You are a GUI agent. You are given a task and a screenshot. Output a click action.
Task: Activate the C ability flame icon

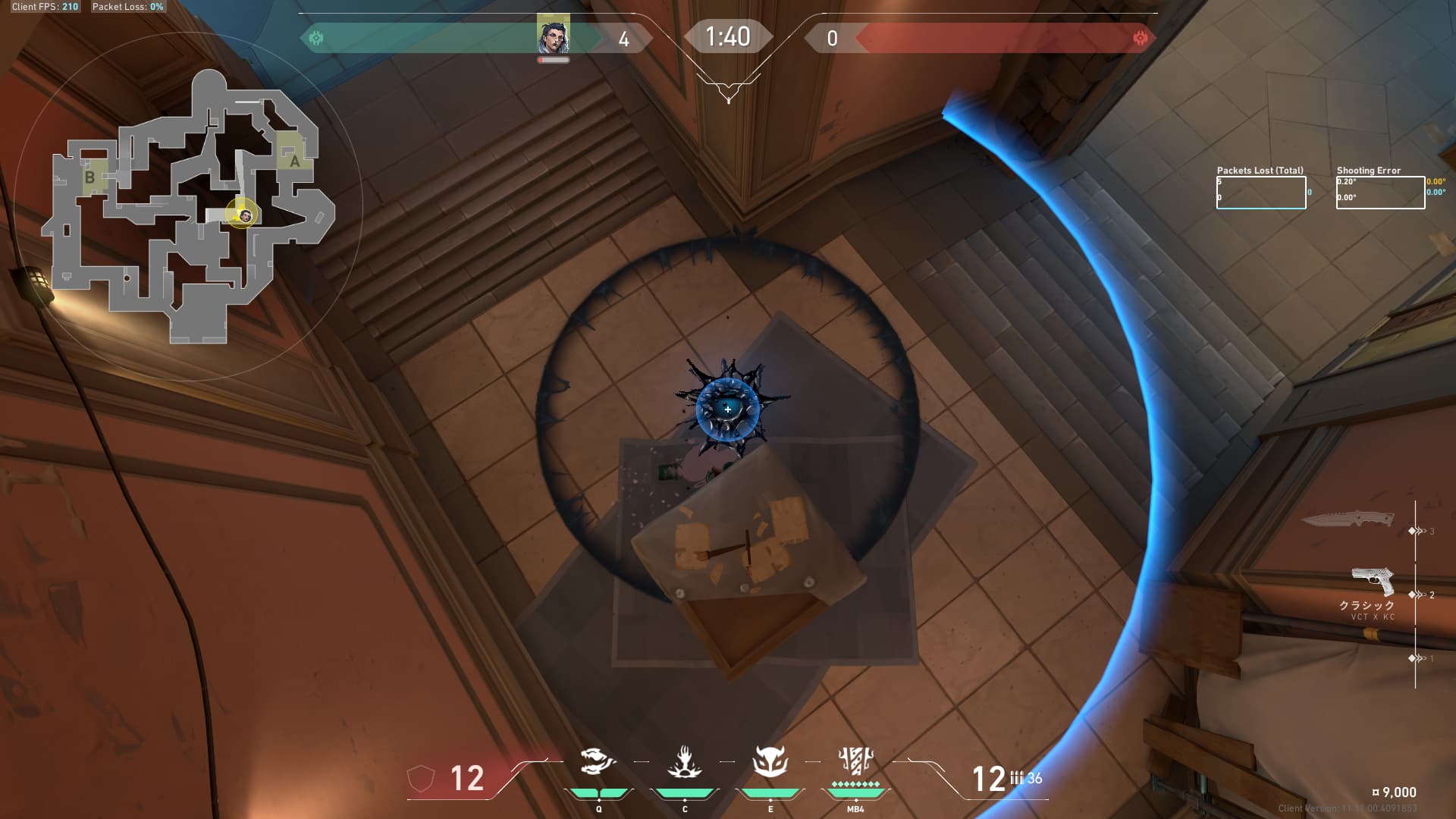(x=684, y=762)
